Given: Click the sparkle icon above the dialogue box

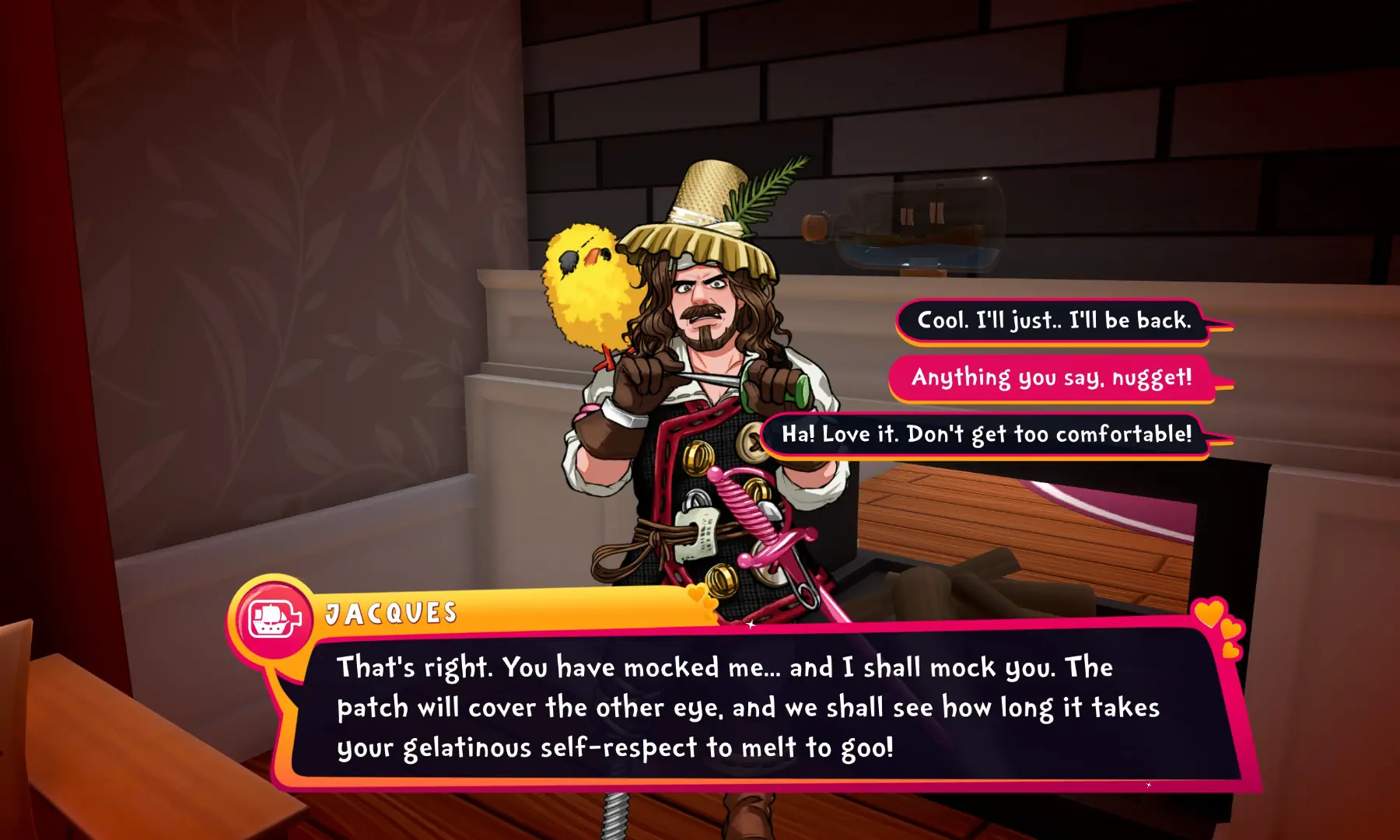Looking at the screenshot, I should (751, 625).
